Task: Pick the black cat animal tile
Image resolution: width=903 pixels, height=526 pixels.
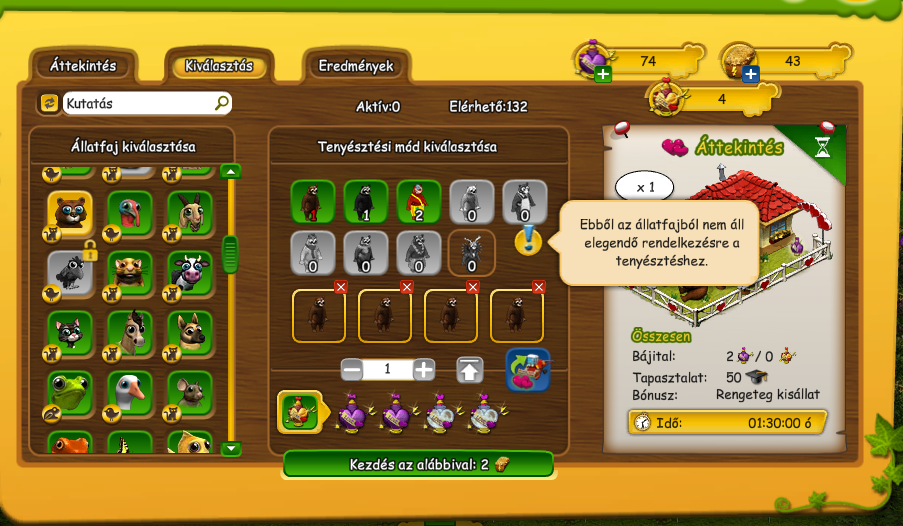Action: pyautogui.click(x=70, y=332)
